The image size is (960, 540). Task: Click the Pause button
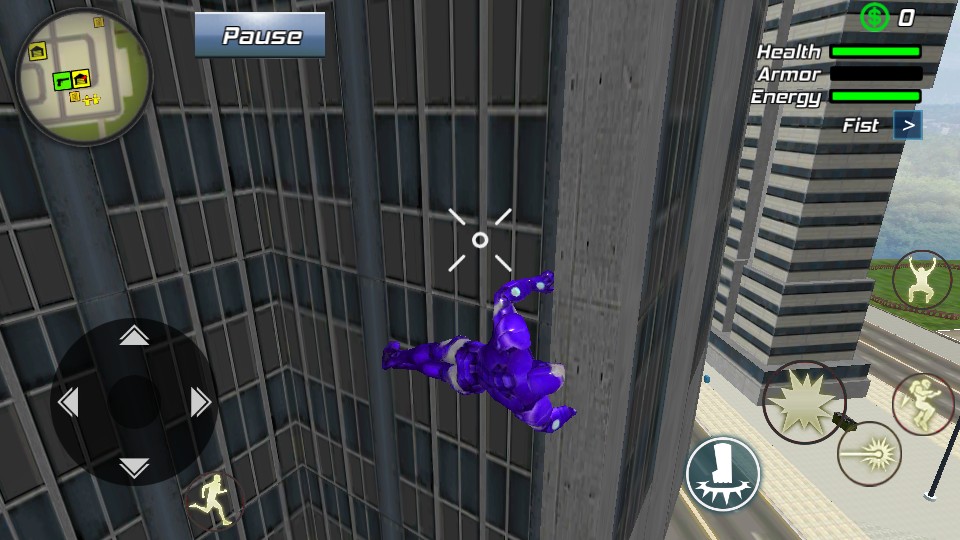click(260, 36)
